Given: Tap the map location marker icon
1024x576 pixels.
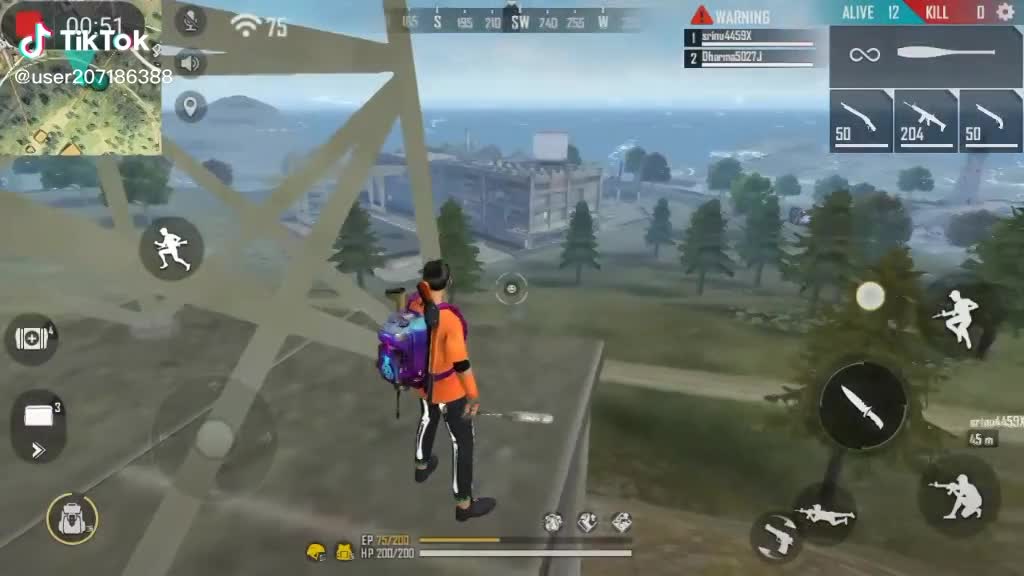Looking at the screenshot, I should (190, 106).
